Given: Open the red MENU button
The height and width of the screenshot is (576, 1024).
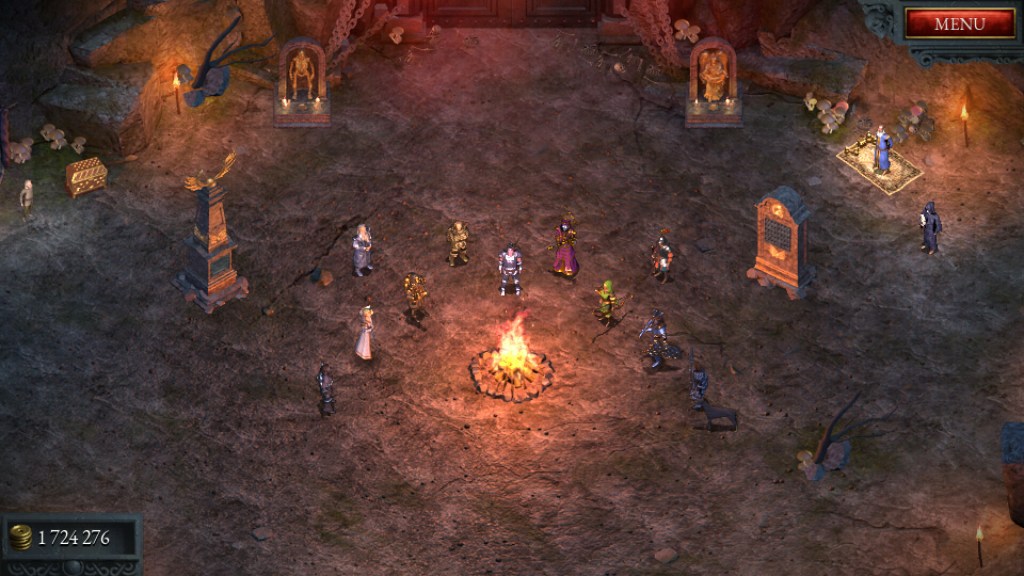Looking at the screenshot, I should click(x=959, y=24).
